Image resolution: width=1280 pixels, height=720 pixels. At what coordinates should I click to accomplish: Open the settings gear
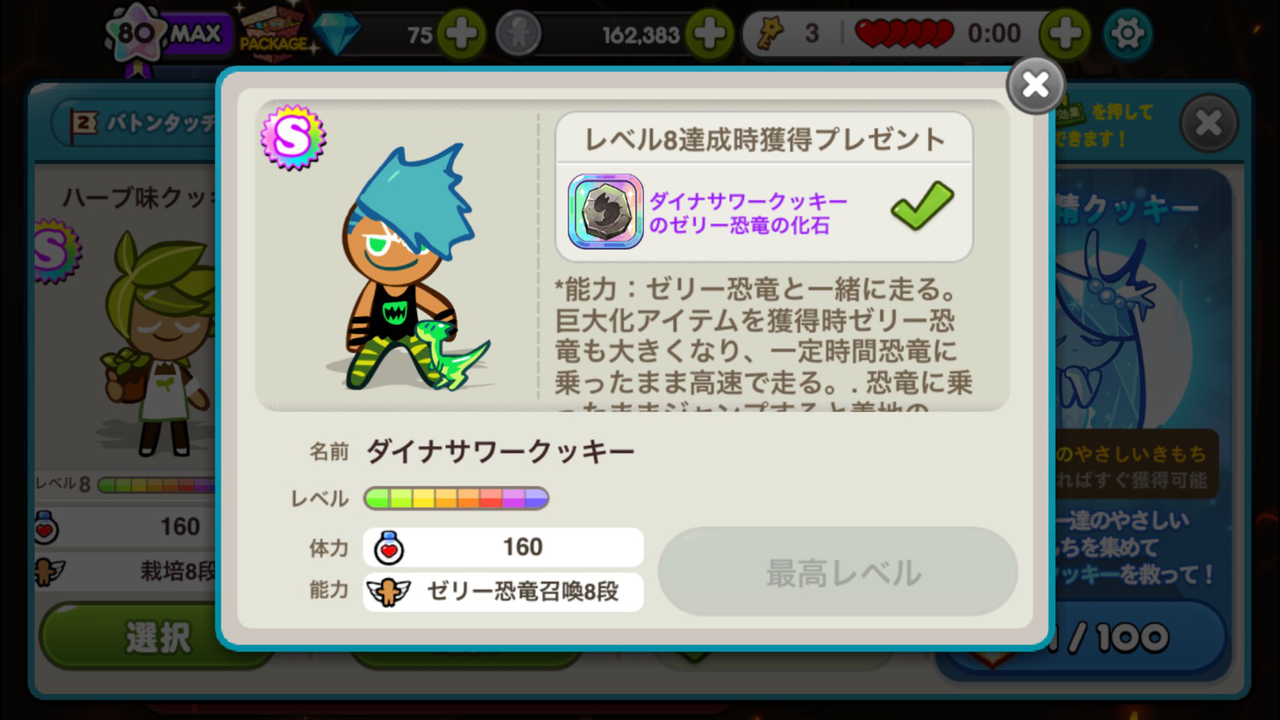1128,32
